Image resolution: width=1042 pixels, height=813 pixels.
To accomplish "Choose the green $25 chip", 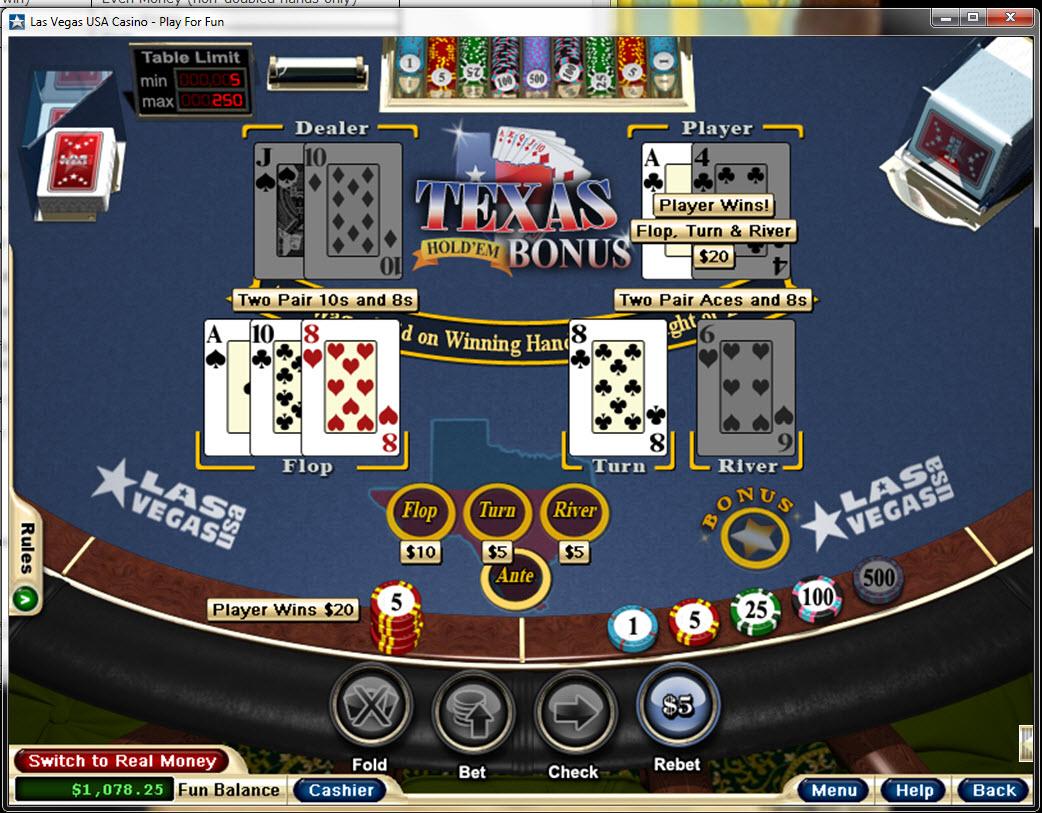I will coord(755,612).
